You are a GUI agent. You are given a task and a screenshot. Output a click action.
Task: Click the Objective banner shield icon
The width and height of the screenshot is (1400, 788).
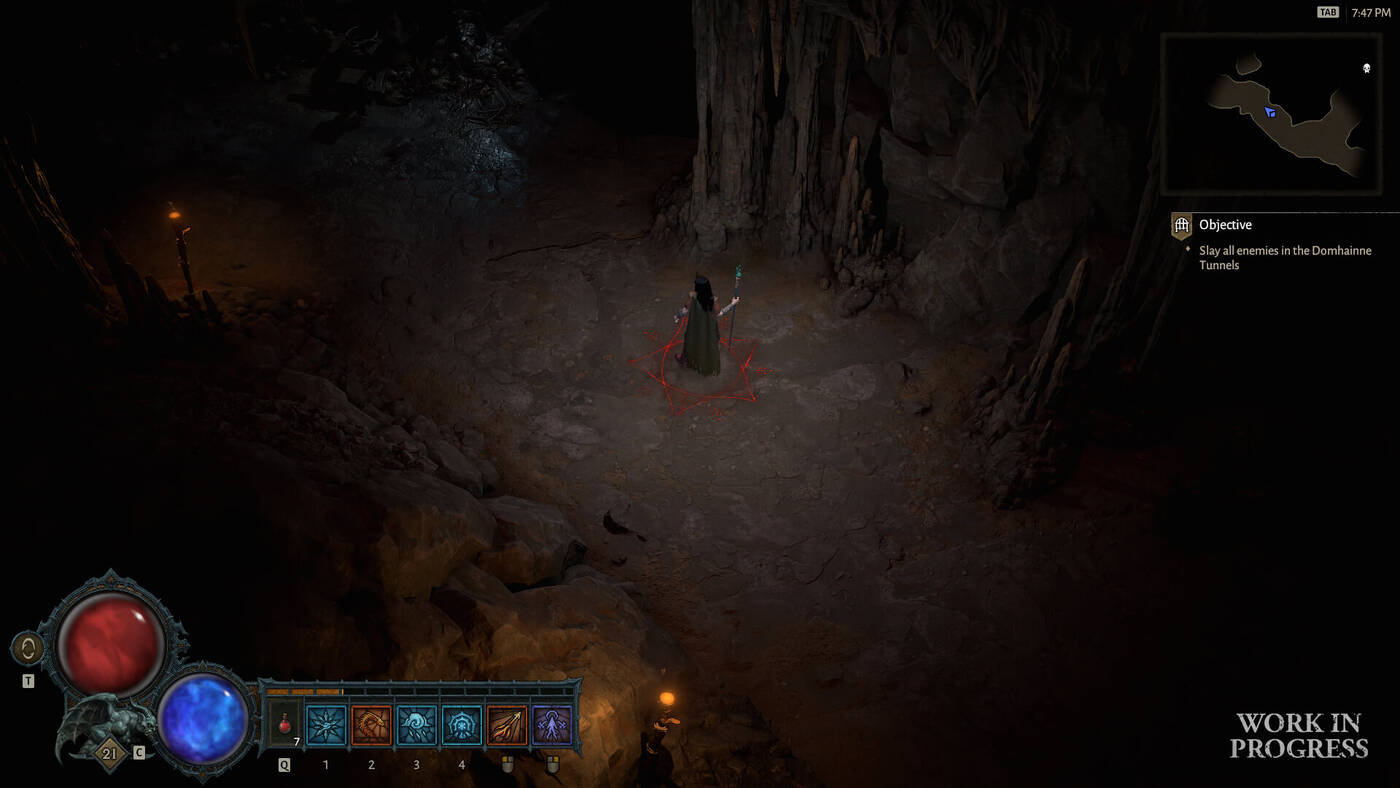1181,226
